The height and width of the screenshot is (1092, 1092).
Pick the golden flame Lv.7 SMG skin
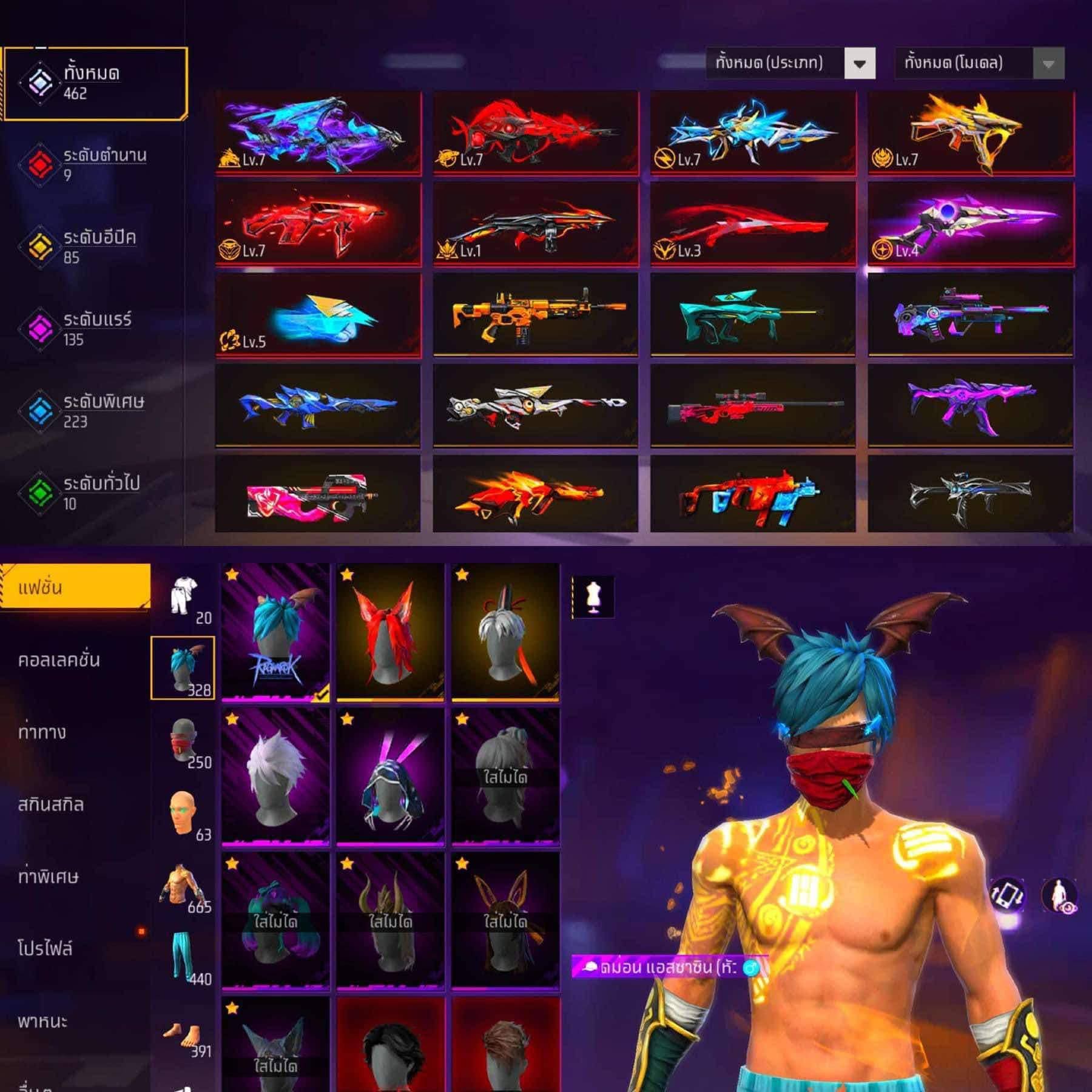coord(970,133)
